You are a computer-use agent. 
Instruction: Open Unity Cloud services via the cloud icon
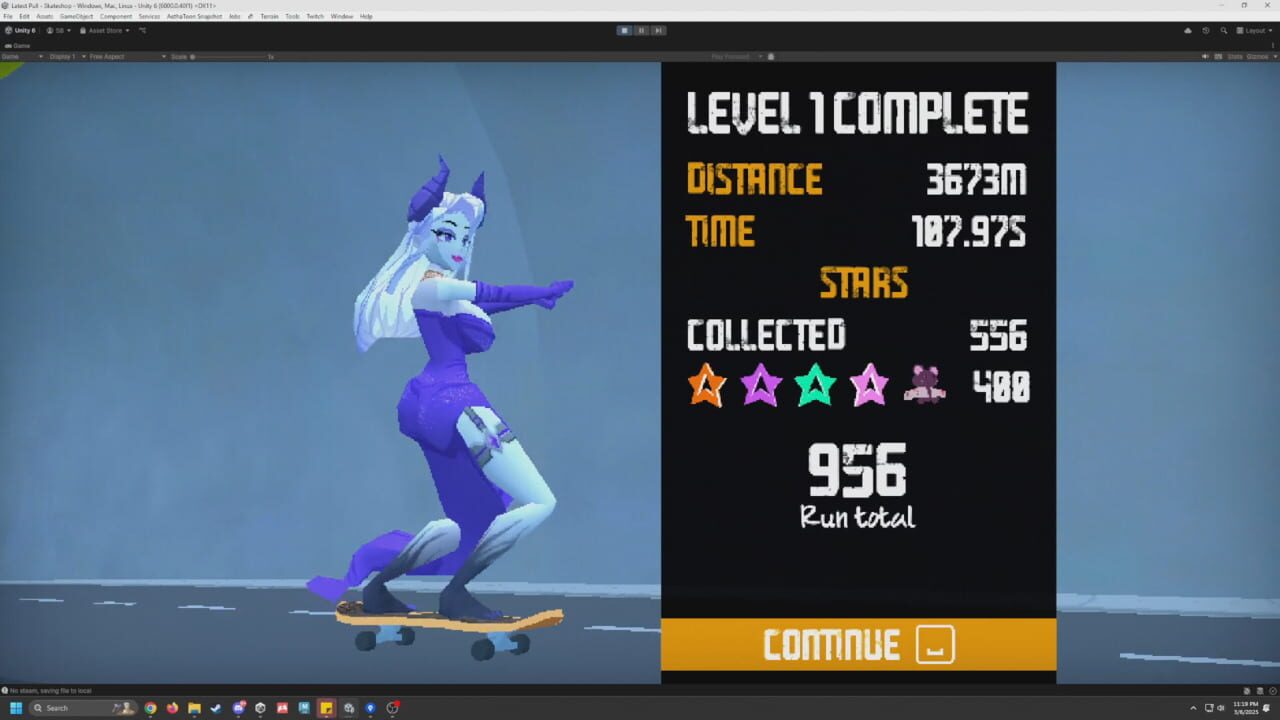1189,30
